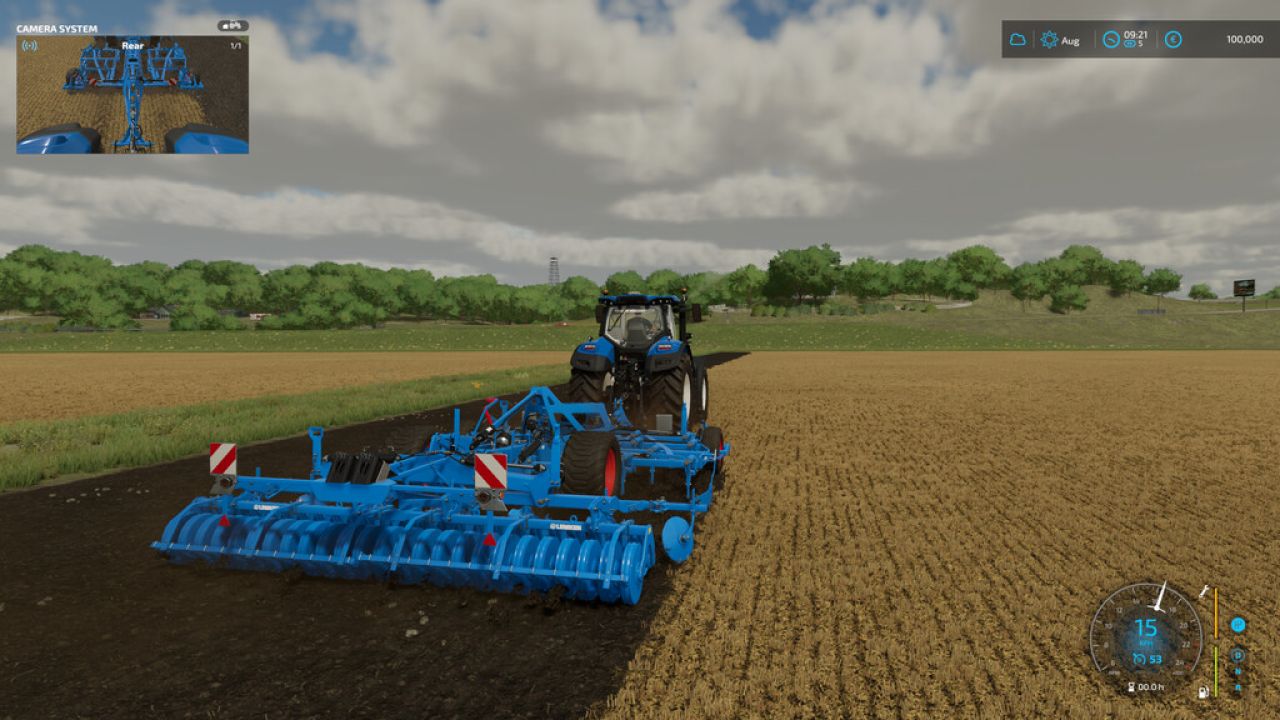This screenshot has height=720, width=1280.
Task: Click the fuel pump icon near the gauge
Action: pos(1204,692)
